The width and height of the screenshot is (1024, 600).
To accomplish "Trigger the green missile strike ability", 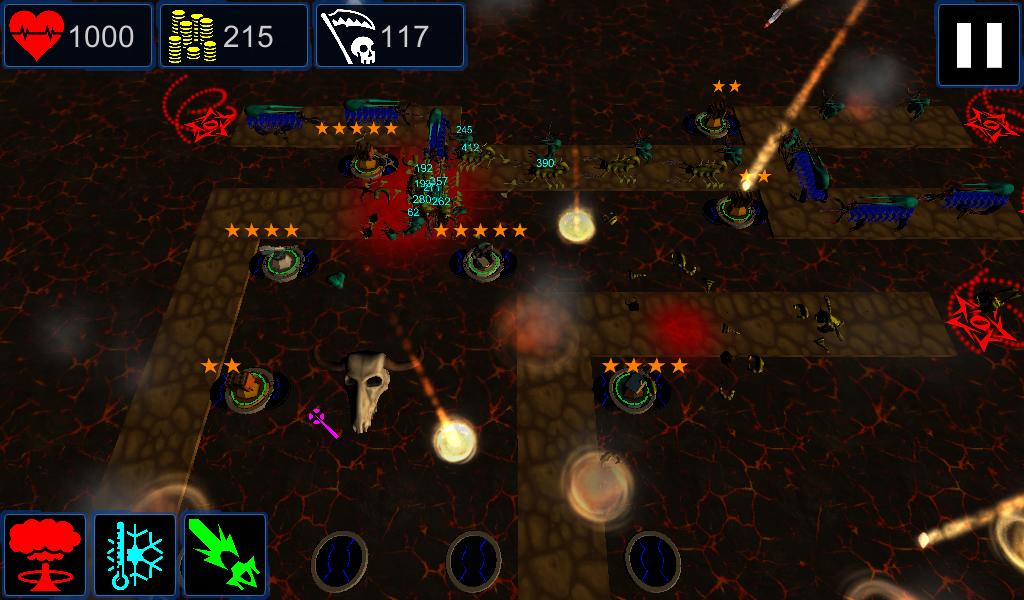I will click(x=225, y=555).
